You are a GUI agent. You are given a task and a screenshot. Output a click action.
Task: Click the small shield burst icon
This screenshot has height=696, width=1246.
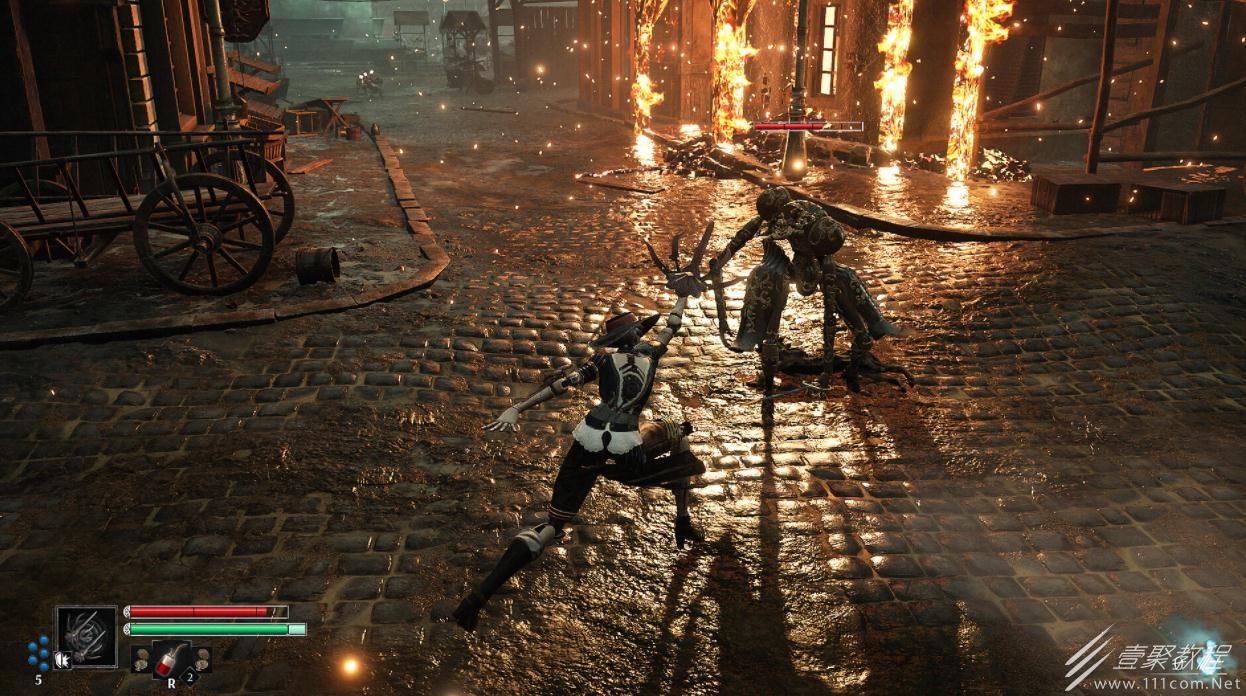62,659
